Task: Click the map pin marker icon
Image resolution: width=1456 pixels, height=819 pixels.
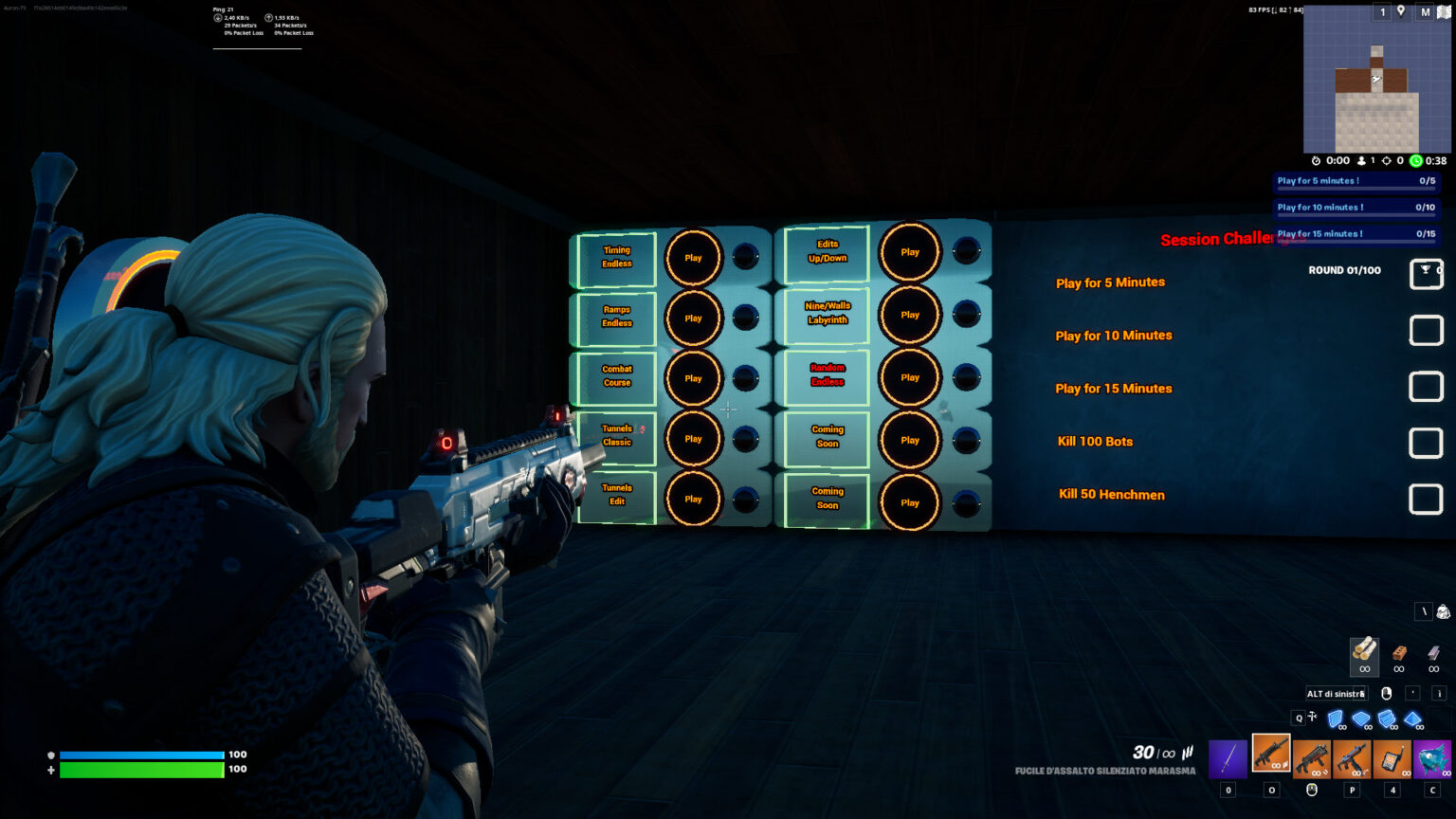Action: click(1401, 11)
